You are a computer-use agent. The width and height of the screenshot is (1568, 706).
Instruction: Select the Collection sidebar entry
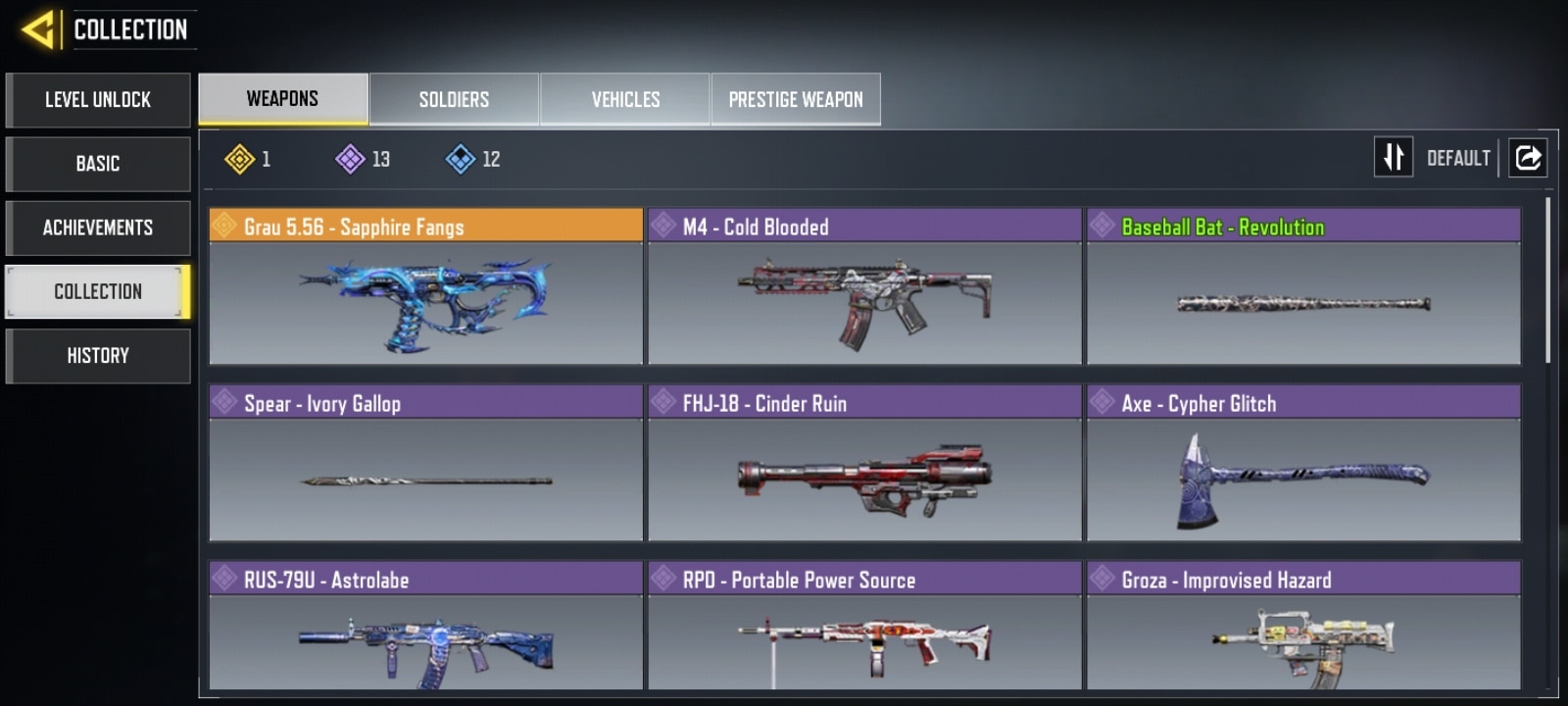[98, 291]
